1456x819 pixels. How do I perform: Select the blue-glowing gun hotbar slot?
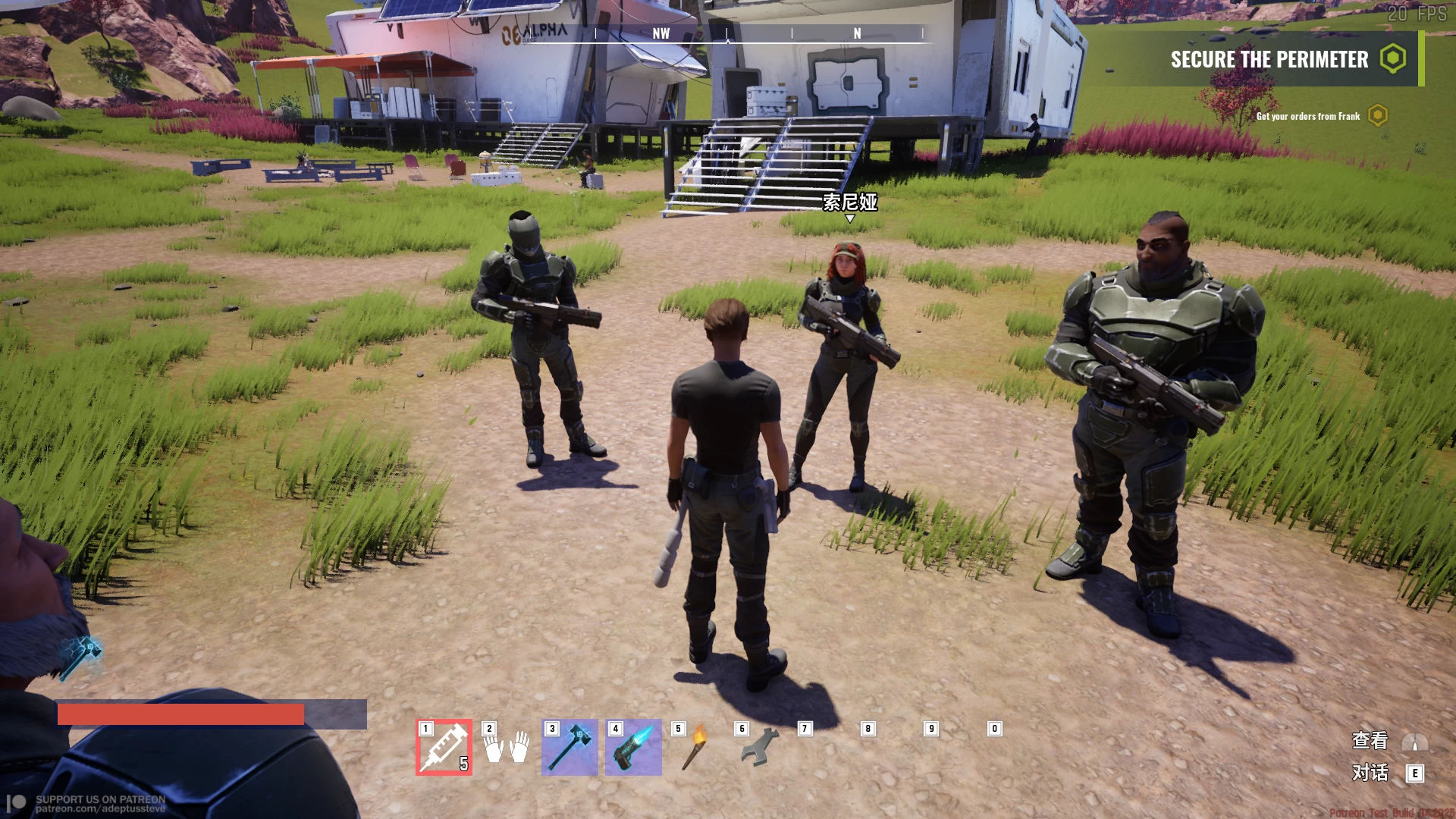pyautogui.click(x=633, y=747)
